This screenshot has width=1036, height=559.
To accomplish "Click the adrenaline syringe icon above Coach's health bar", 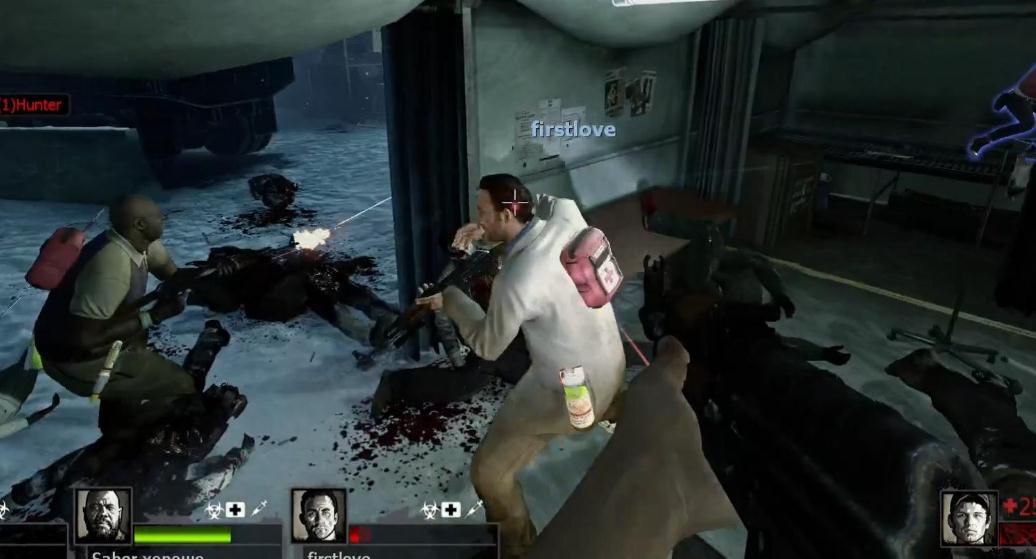I will click(258, 510).
